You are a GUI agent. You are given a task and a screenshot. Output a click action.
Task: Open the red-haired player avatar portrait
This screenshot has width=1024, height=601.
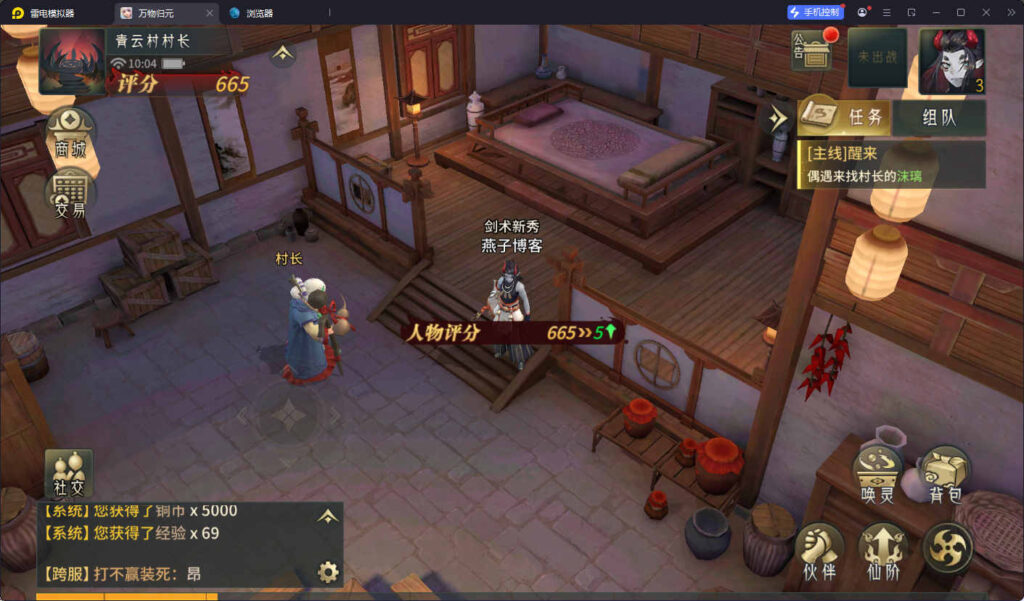(951, 60)
